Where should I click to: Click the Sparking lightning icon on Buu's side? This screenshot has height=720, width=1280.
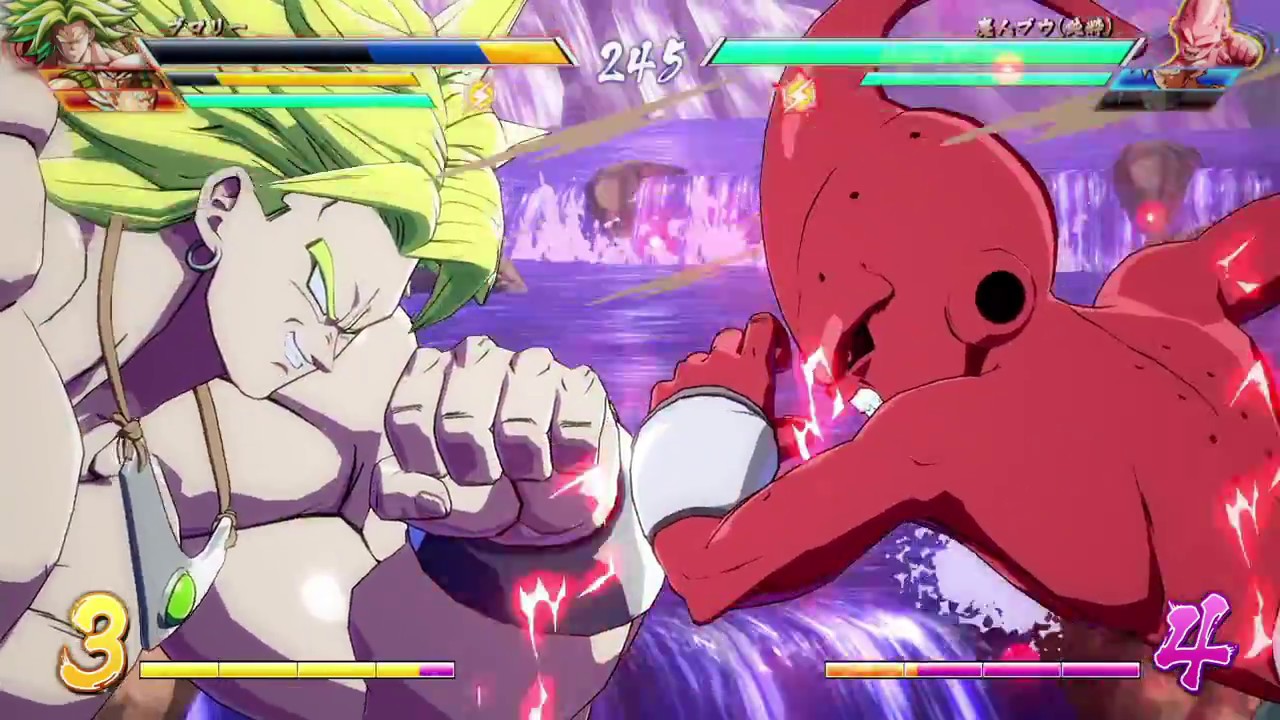(797, 93)
